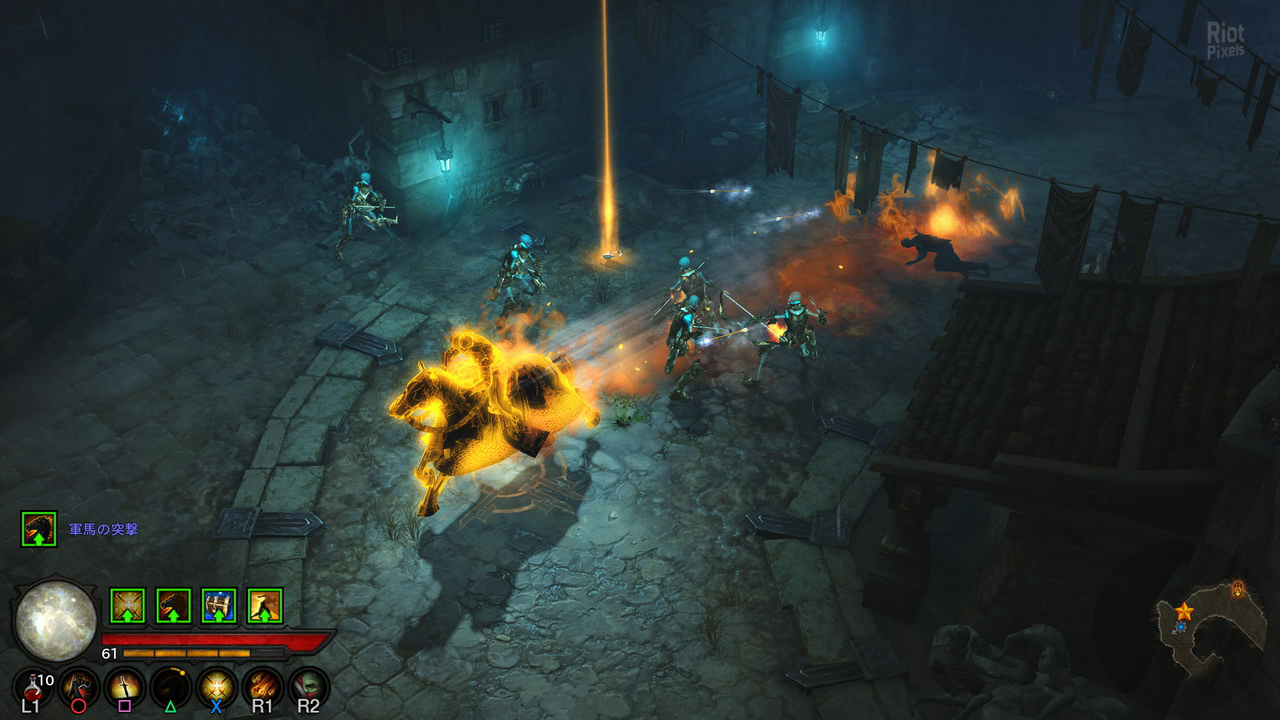The image size is (1280, 720).
Task: Select the glowing doorway marker on minimap
Action: 1238,587
